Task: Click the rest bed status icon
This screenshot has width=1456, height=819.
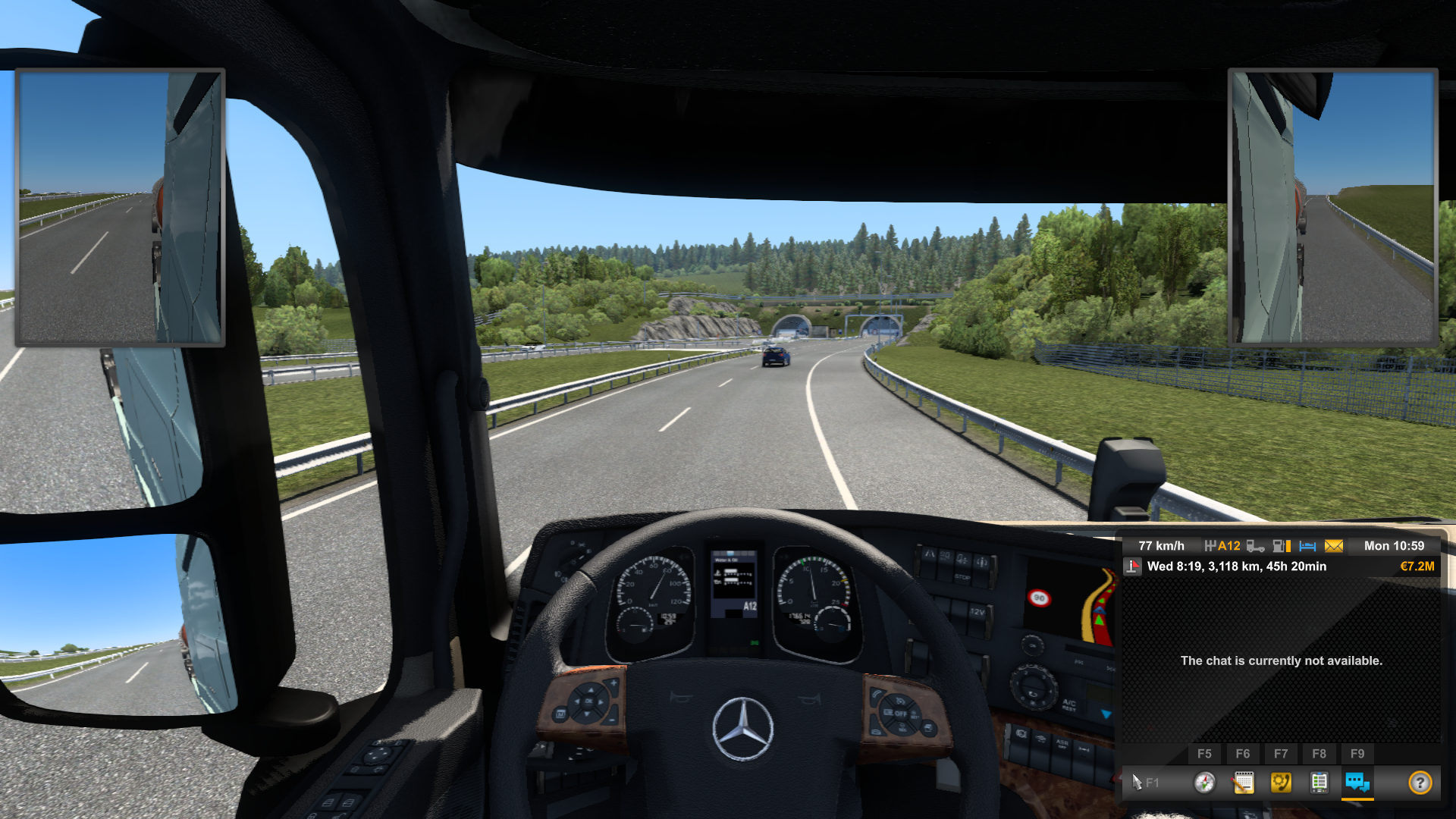Action: (1307, 545)
